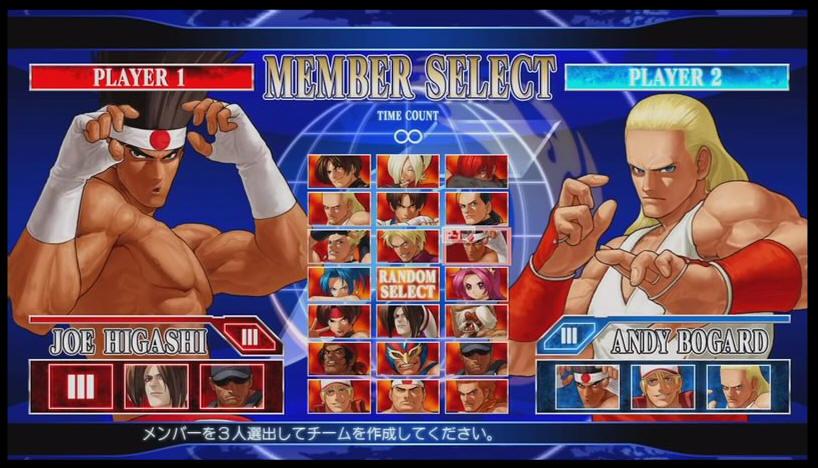Click Player 1's empty team slot

[x=80, y=386]
